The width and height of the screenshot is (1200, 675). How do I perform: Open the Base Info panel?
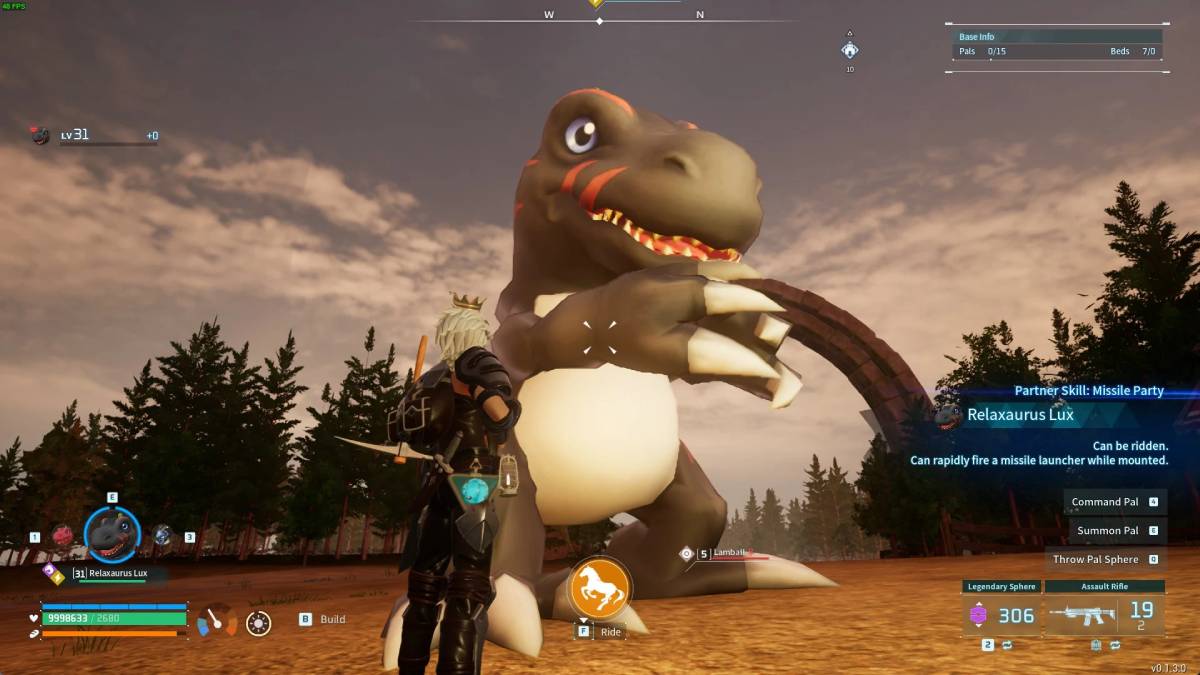tap(1056, 45)
